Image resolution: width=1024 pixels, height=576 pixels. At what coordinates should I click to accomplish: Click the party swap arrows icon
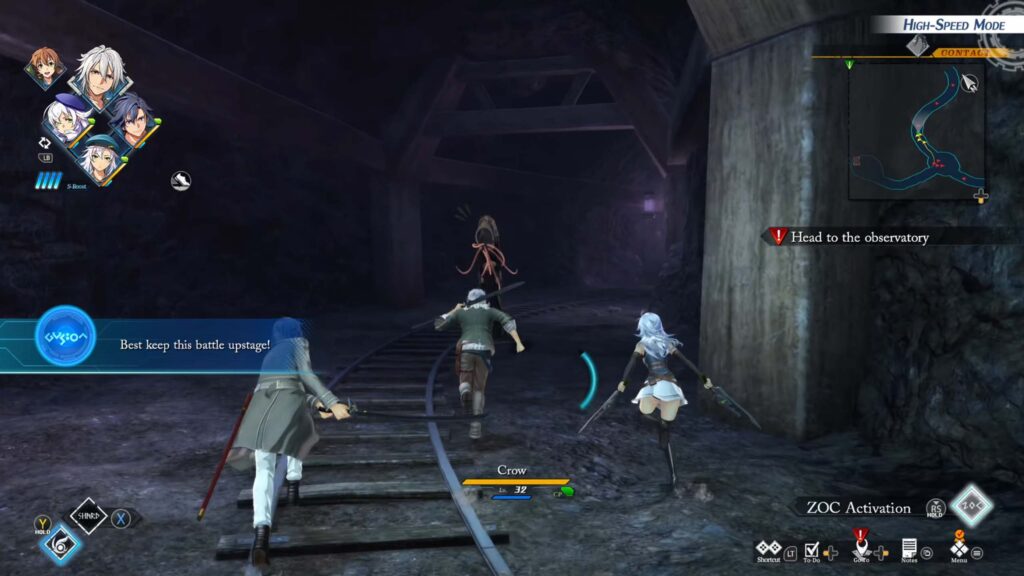[45, 143]
